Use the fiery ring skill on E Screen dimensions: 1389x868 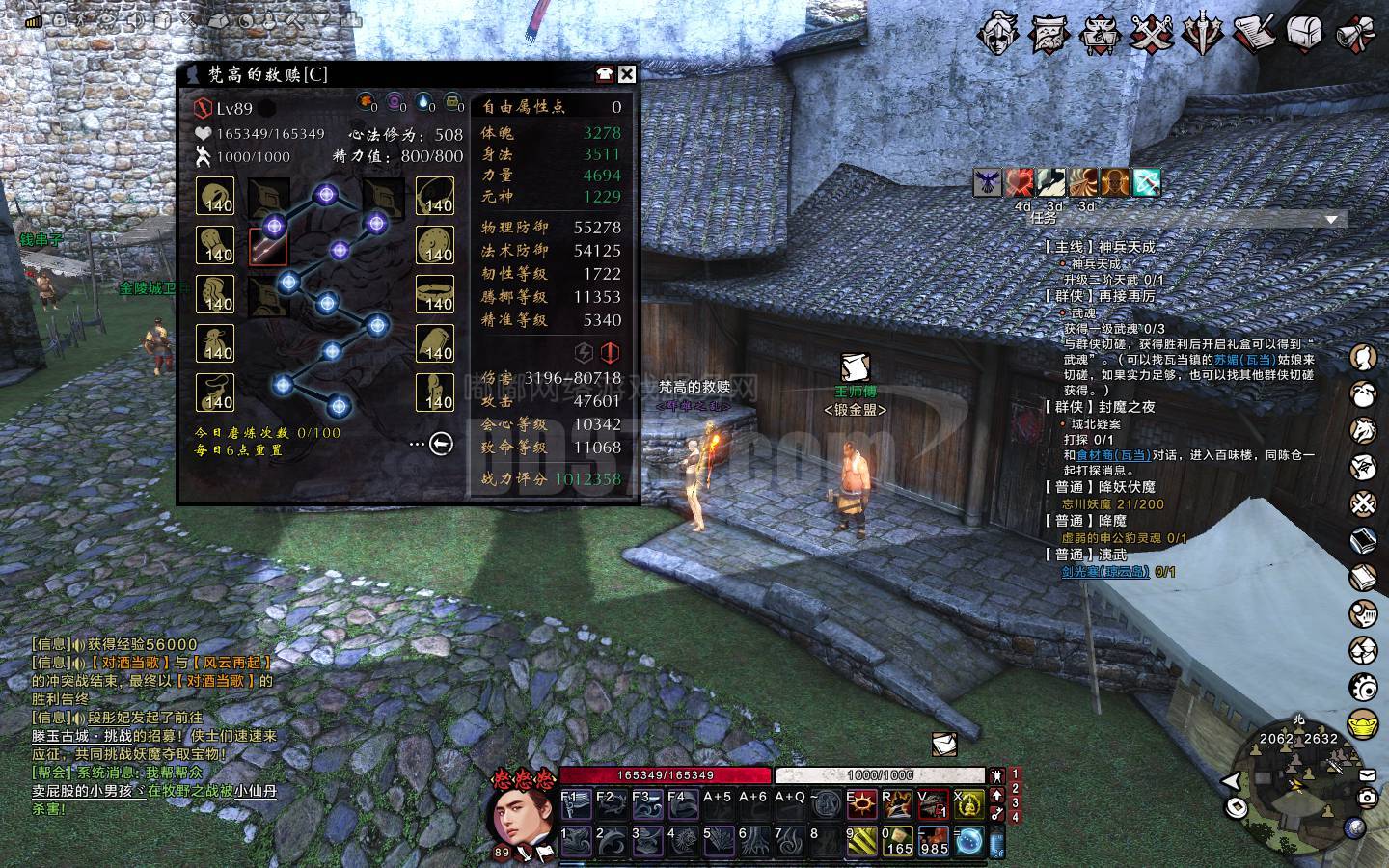point(861,804)
